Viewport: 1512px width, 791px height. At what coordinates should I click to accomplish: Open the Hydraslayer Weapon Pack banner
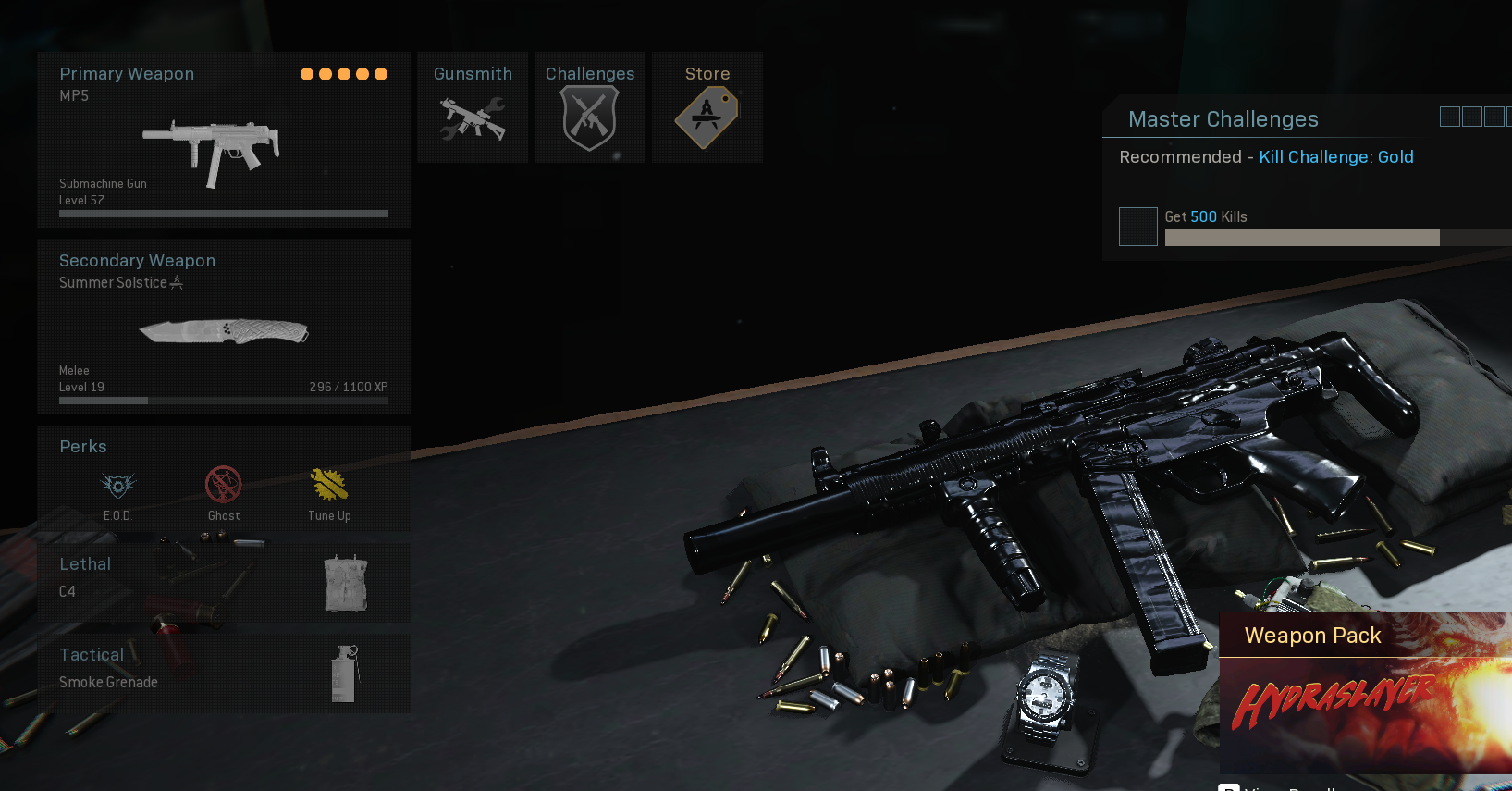tap(1365, 694)
